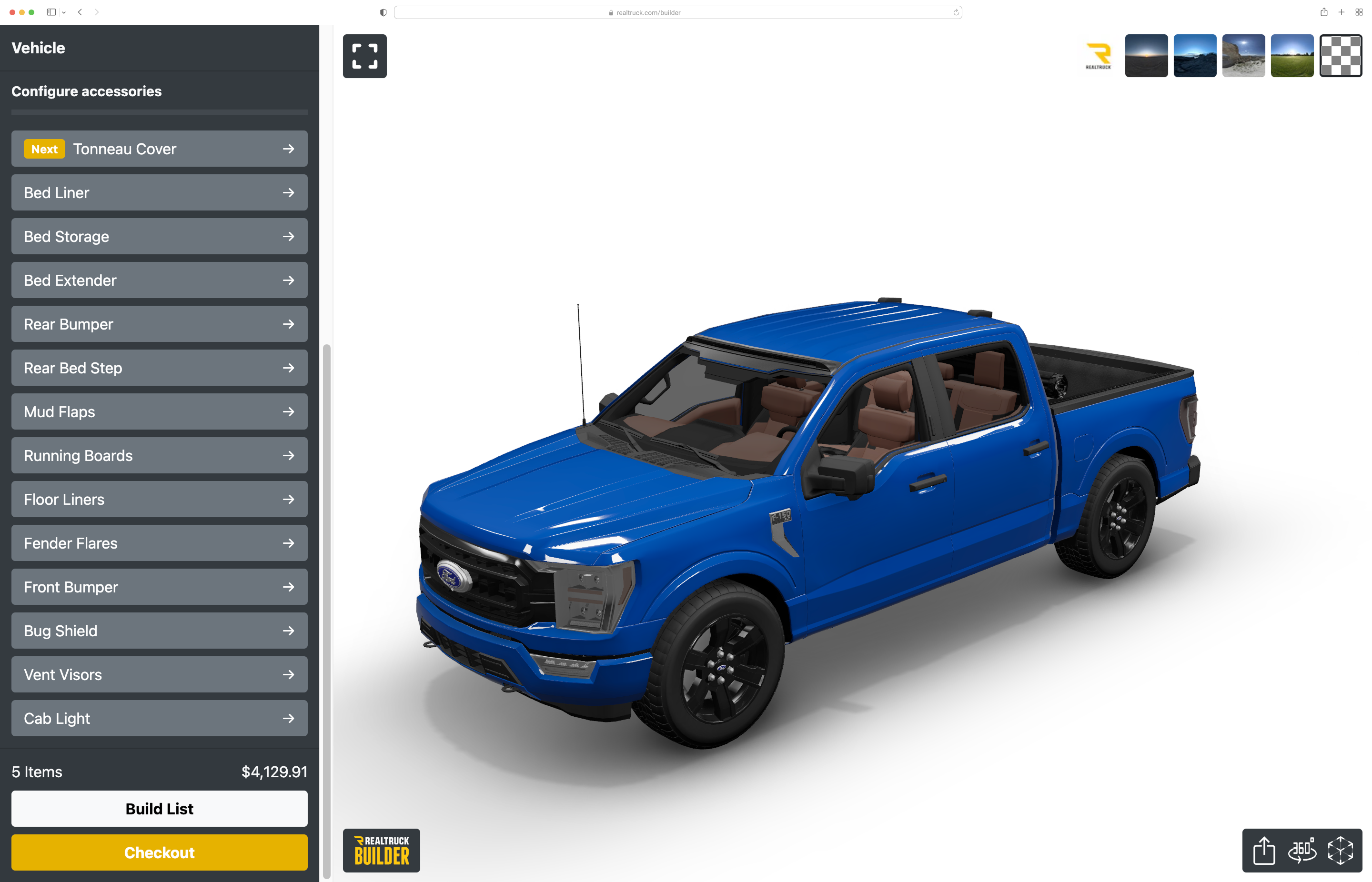This screenshot has width=1372, height=882.
Task: Open the Tonneau Cover accessory category
Action: (x=159, y=149)
